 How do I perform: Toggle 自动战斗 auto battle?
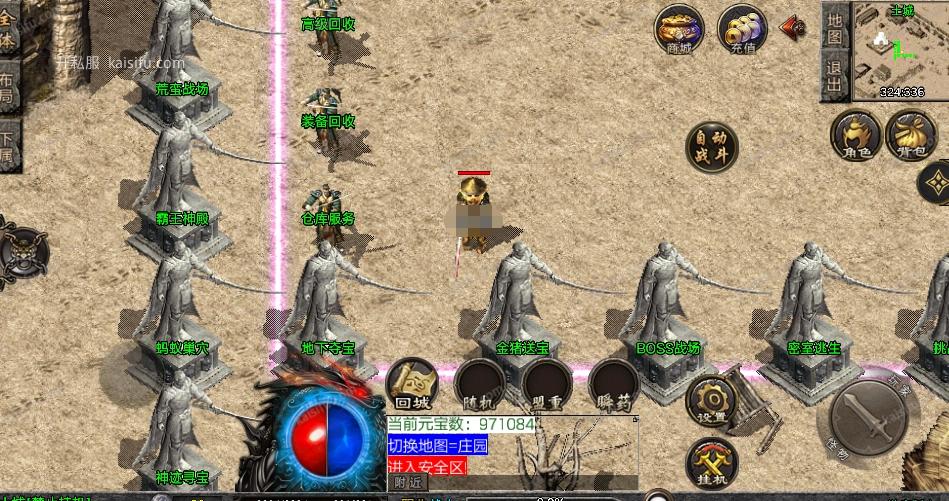[x=711, y=149]
